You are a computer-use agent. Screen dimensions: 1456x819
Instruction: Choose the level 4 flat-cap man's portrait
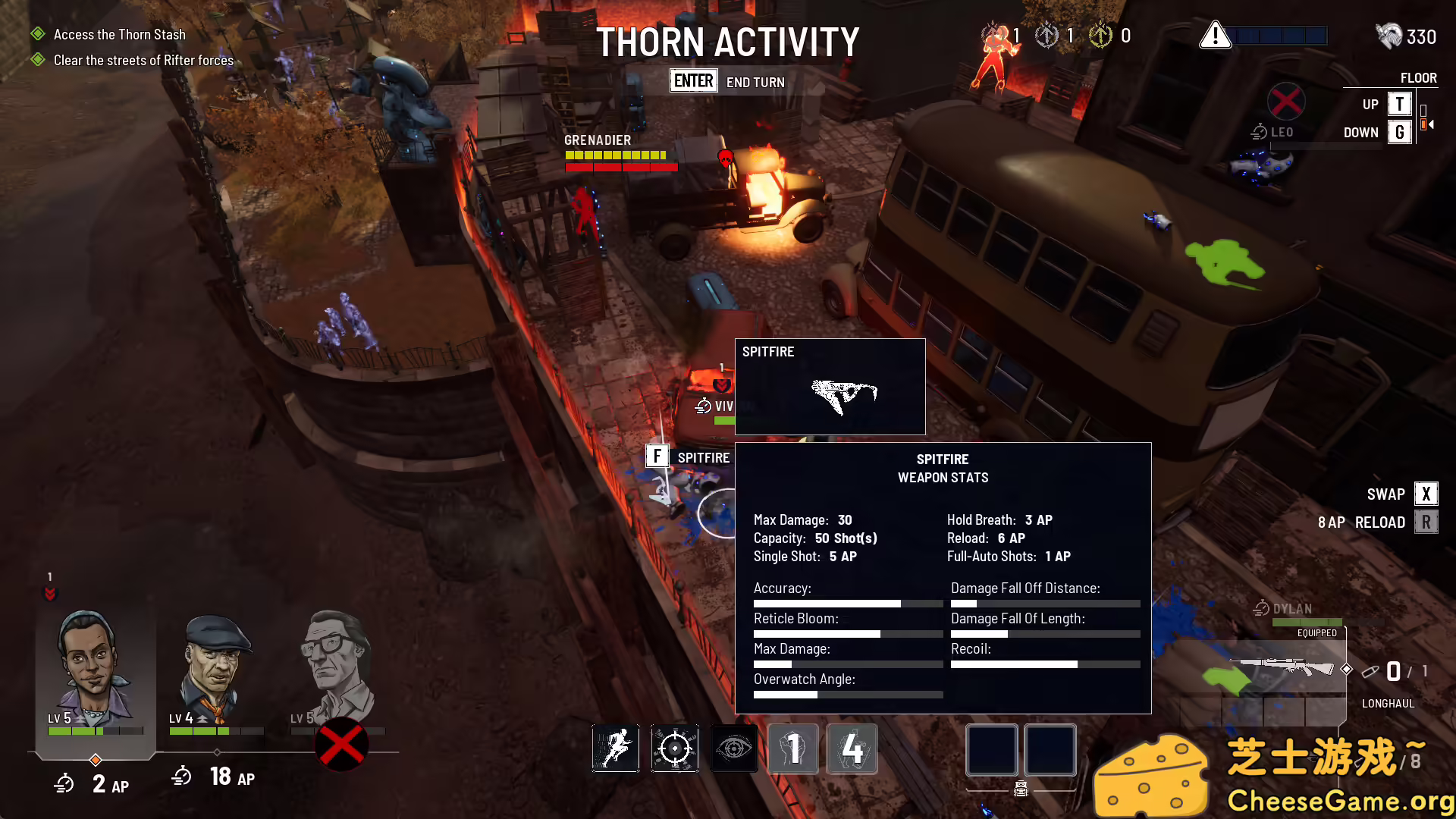(216, 667)
